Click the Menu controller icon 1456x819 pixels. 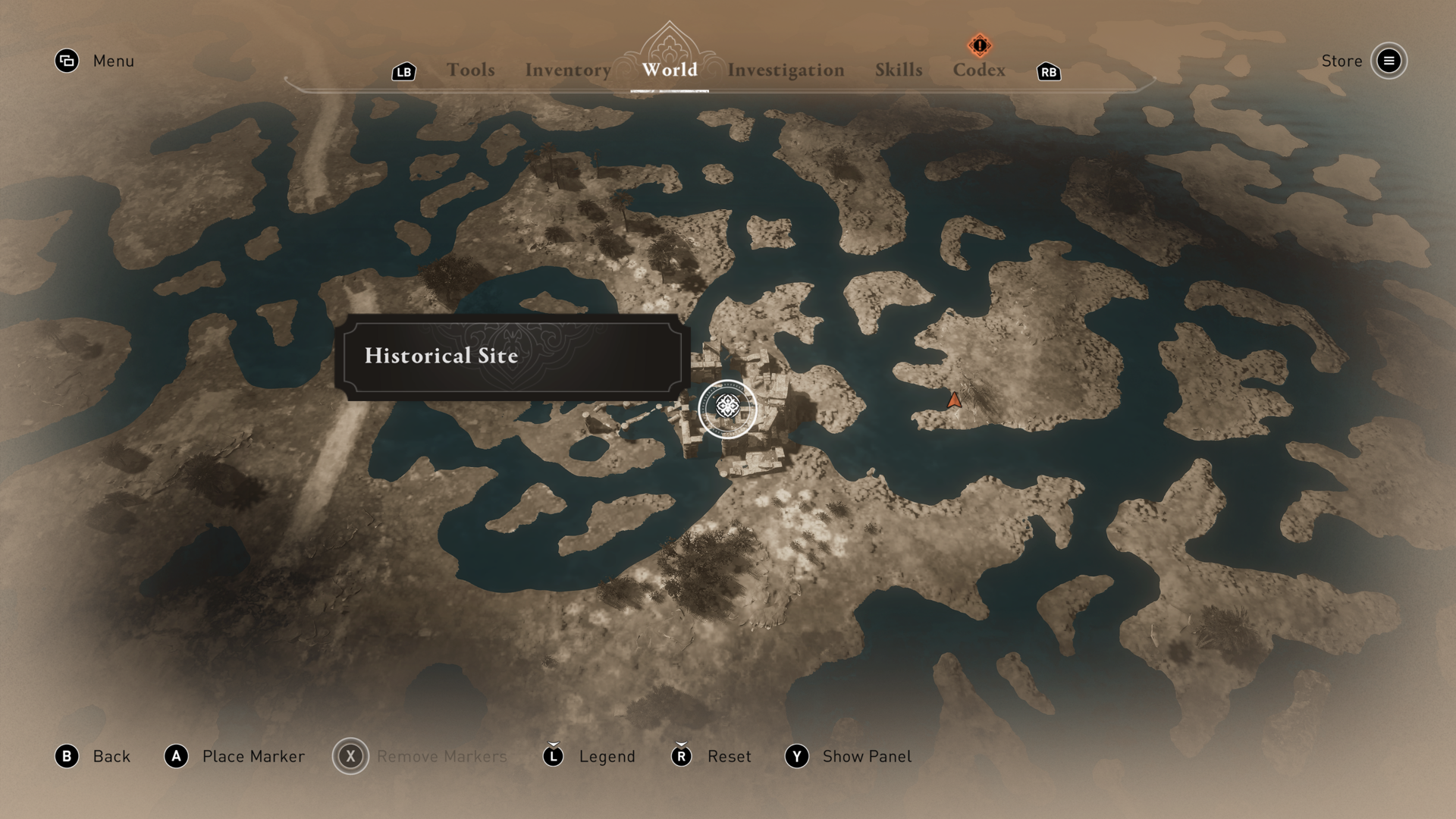click(67, 61)
